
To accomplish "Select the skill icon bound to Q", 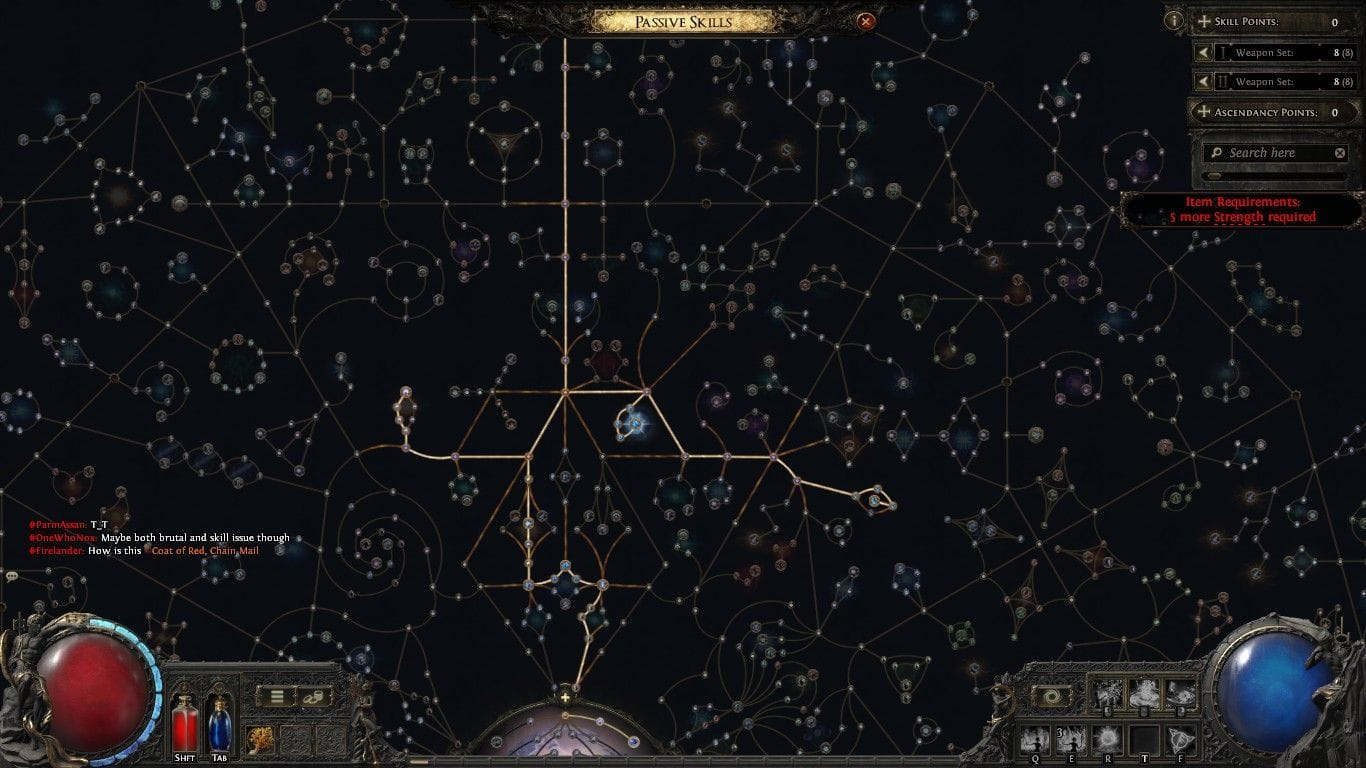I will [1034, 738].
